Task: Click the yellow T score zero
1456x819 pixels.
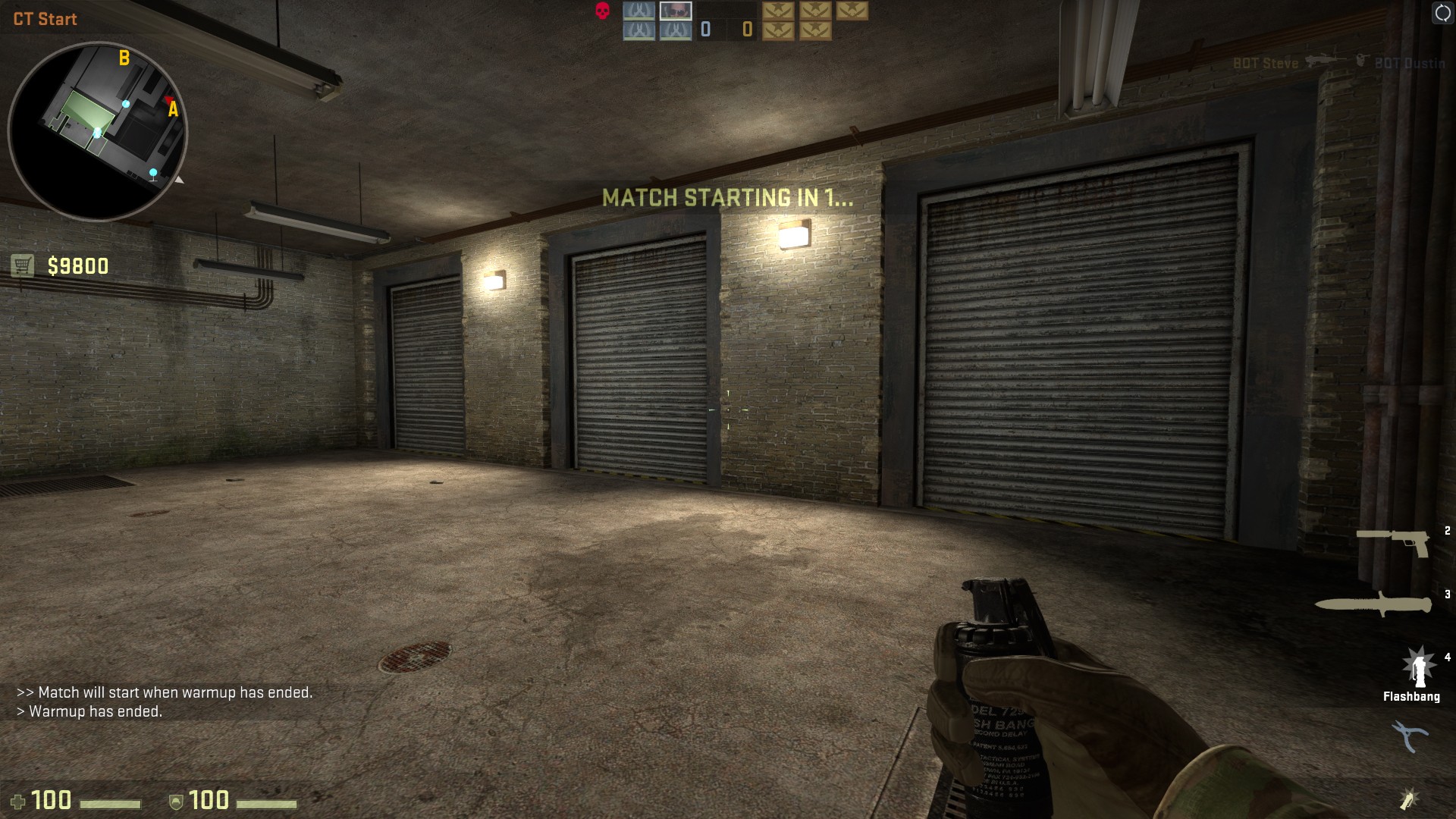Action: pyautogui.click(x=745, y=29)
